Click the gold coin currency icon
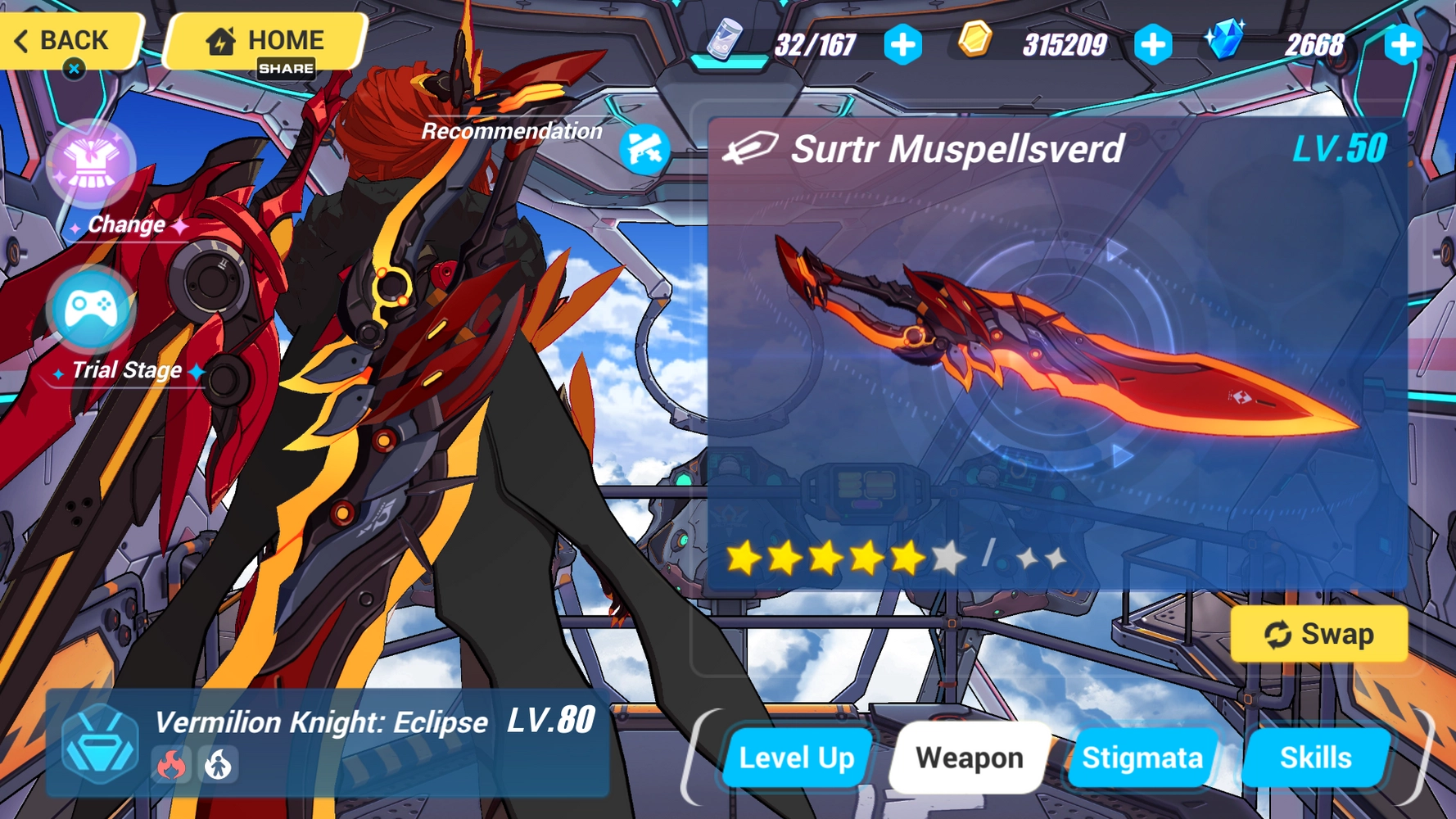The height and width of the screenshot is (819, 1456). click(974, 38)
